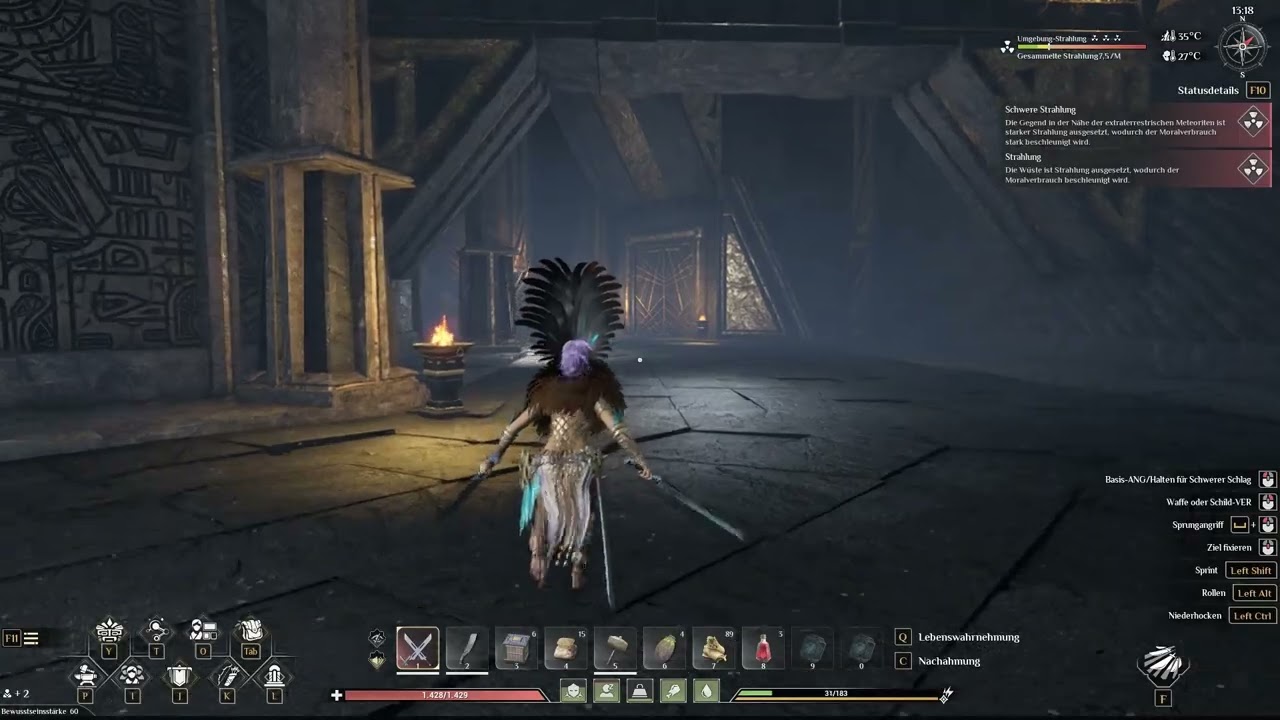
Task: Open the tribe members group icon
Action: (132, 675)
